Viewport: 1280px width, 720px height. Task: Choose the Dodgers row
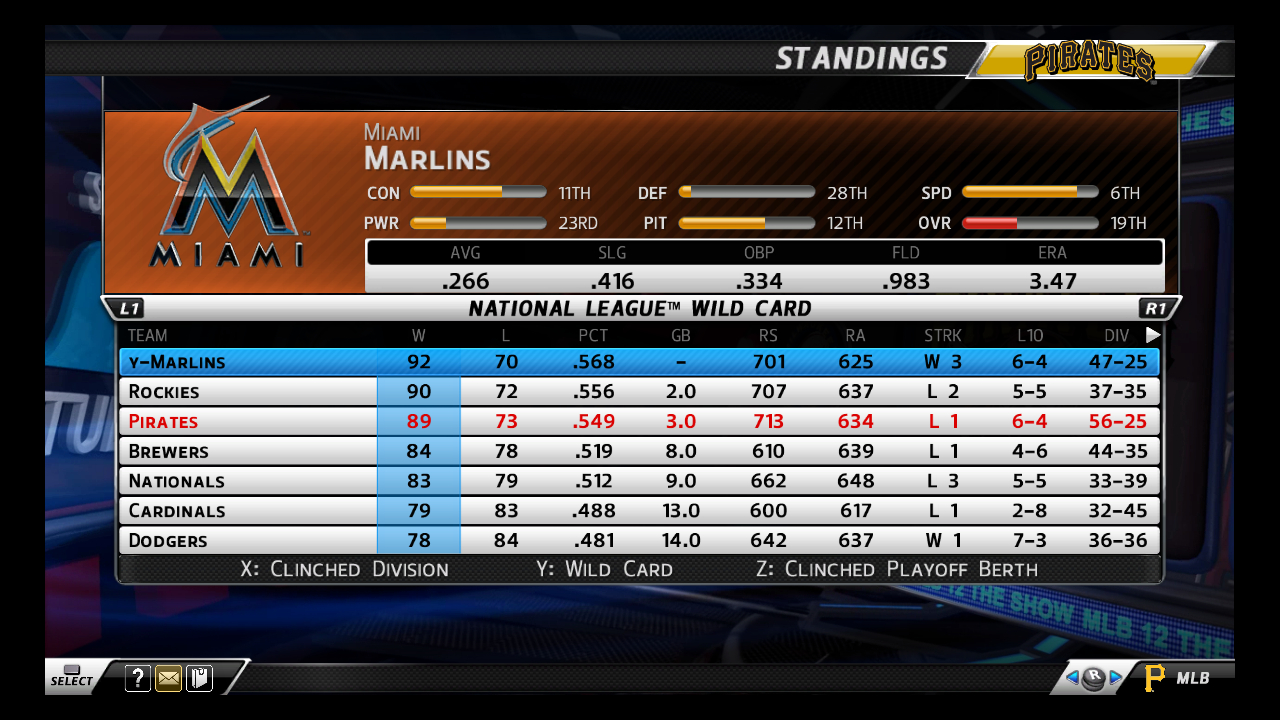click(x=638, y=541)
